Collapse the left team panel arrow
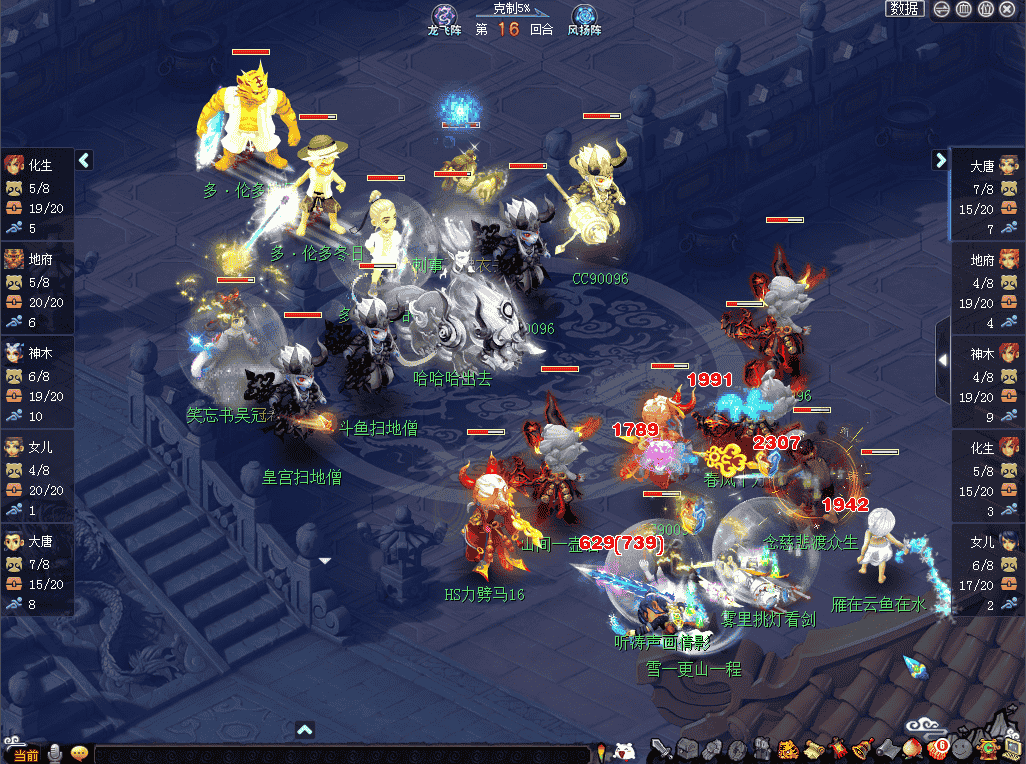This screenshot has width=1026, height=764. pyautogui.click(x=84, y=160)
